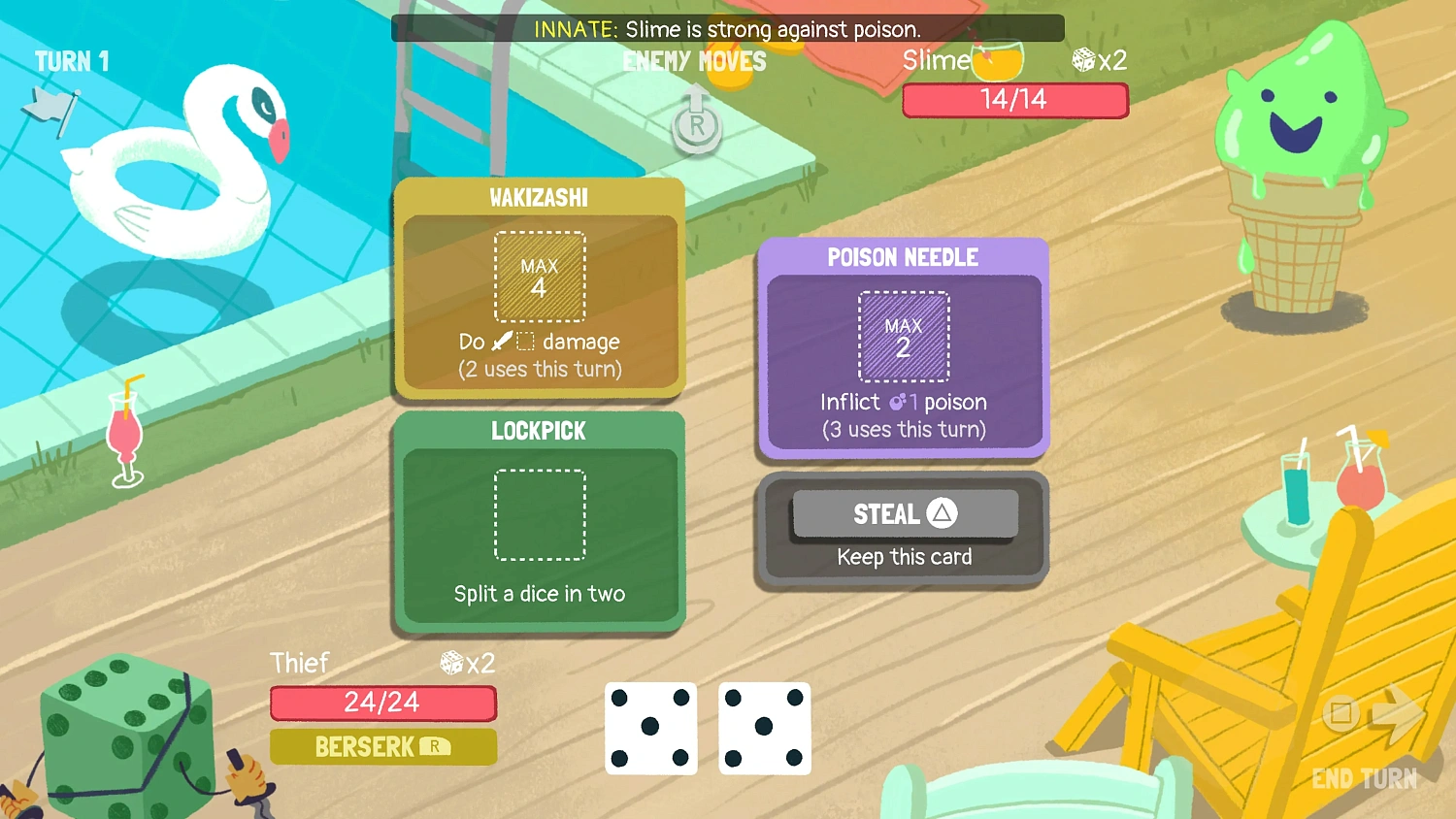Click the MAX 2 dice slot on Poison Needle
Image resolution: width=1456 pixels, height=819 pixels.
(903, 336)
